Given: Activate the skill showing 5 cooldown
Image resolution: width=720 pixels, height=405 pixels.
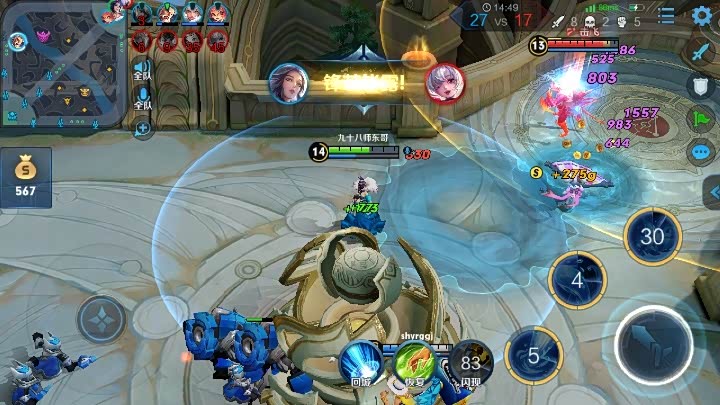Looking at the screenshot, I should pos(534,356).
